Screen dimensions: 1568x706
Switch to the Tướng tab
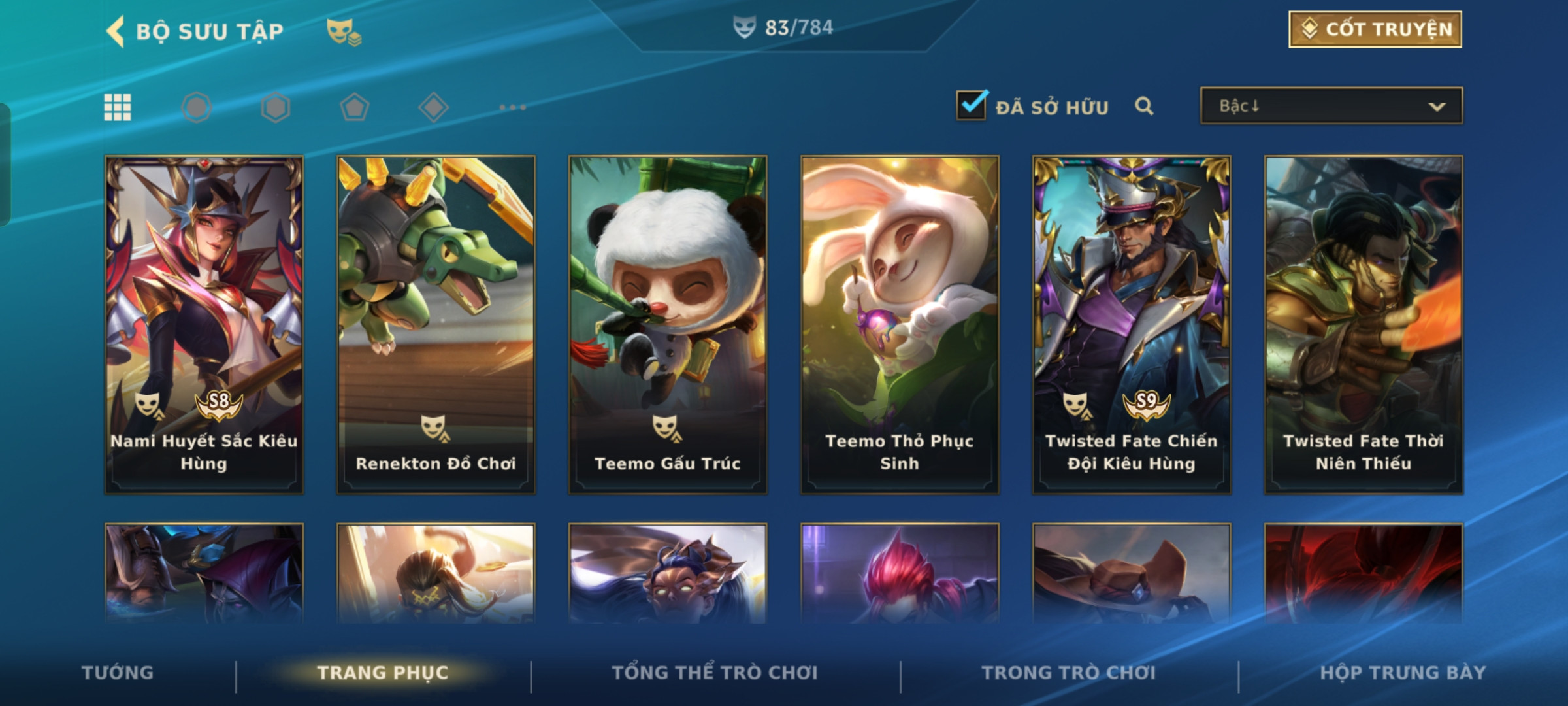(x=118, y=673)
